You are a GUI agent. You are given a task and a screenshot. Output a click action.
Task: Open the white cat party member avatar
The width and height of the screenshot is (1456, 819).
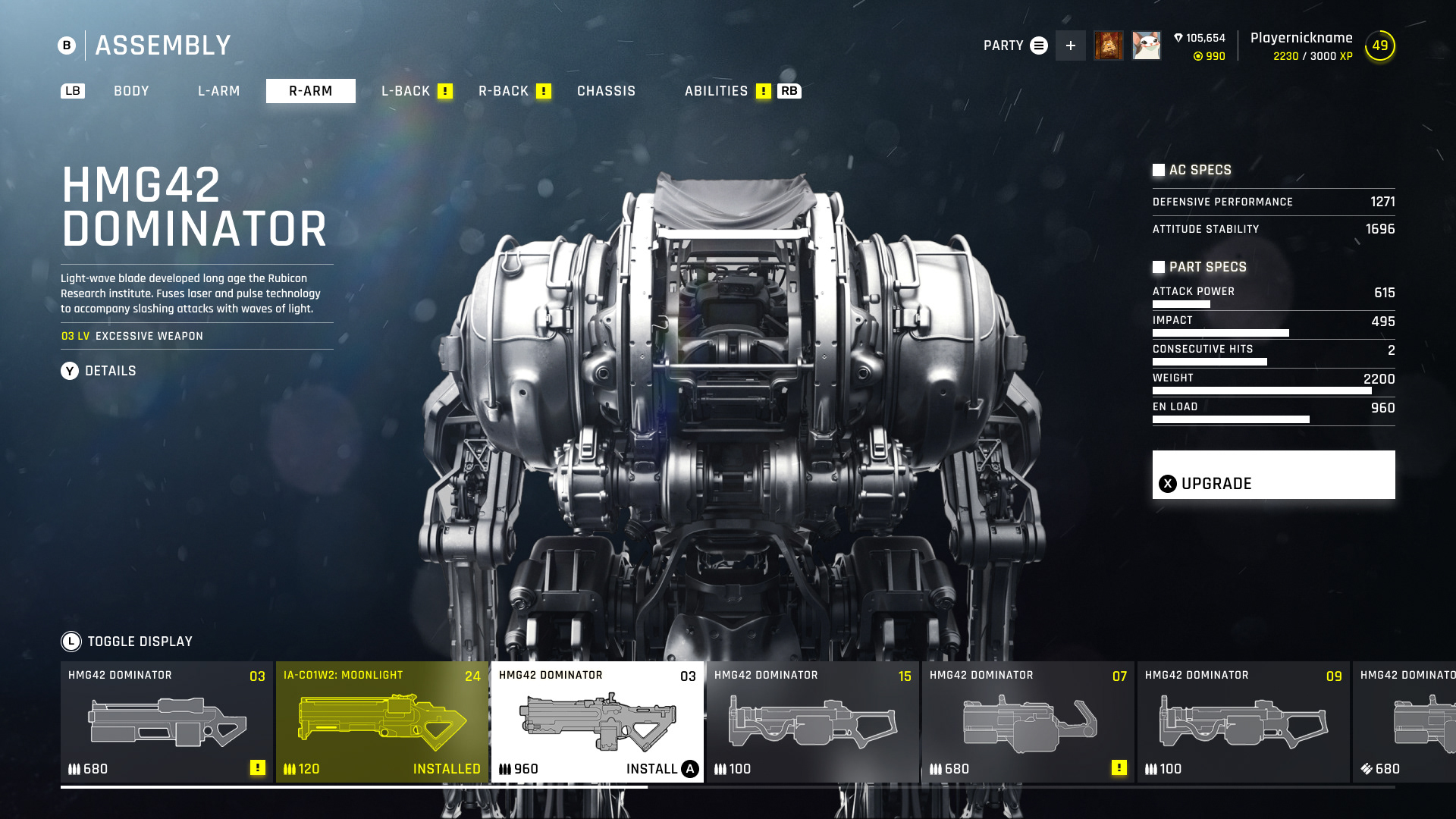coord(1146,45)
